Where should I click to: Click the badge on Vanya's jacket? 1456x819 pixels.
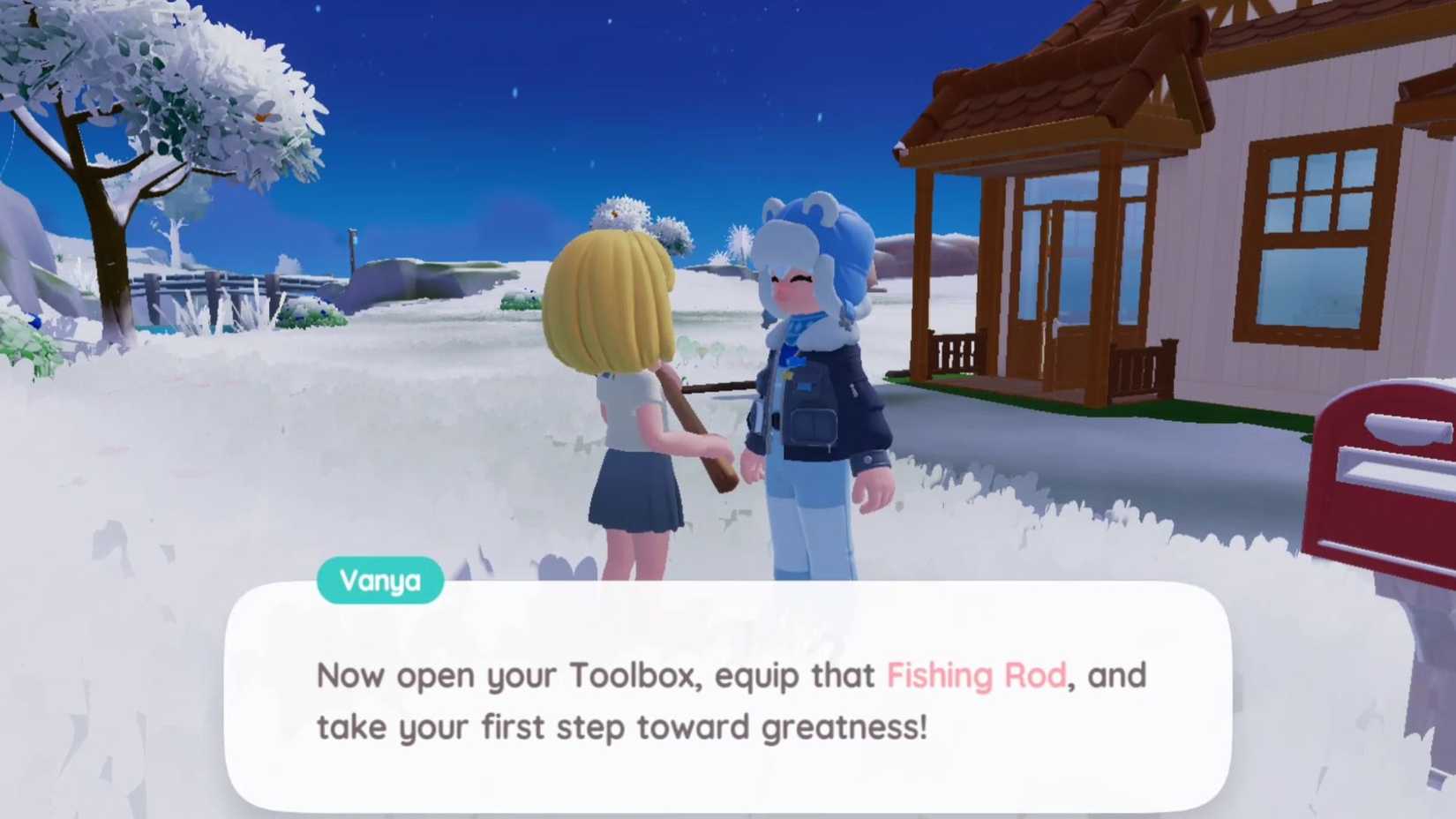point(787,376)
